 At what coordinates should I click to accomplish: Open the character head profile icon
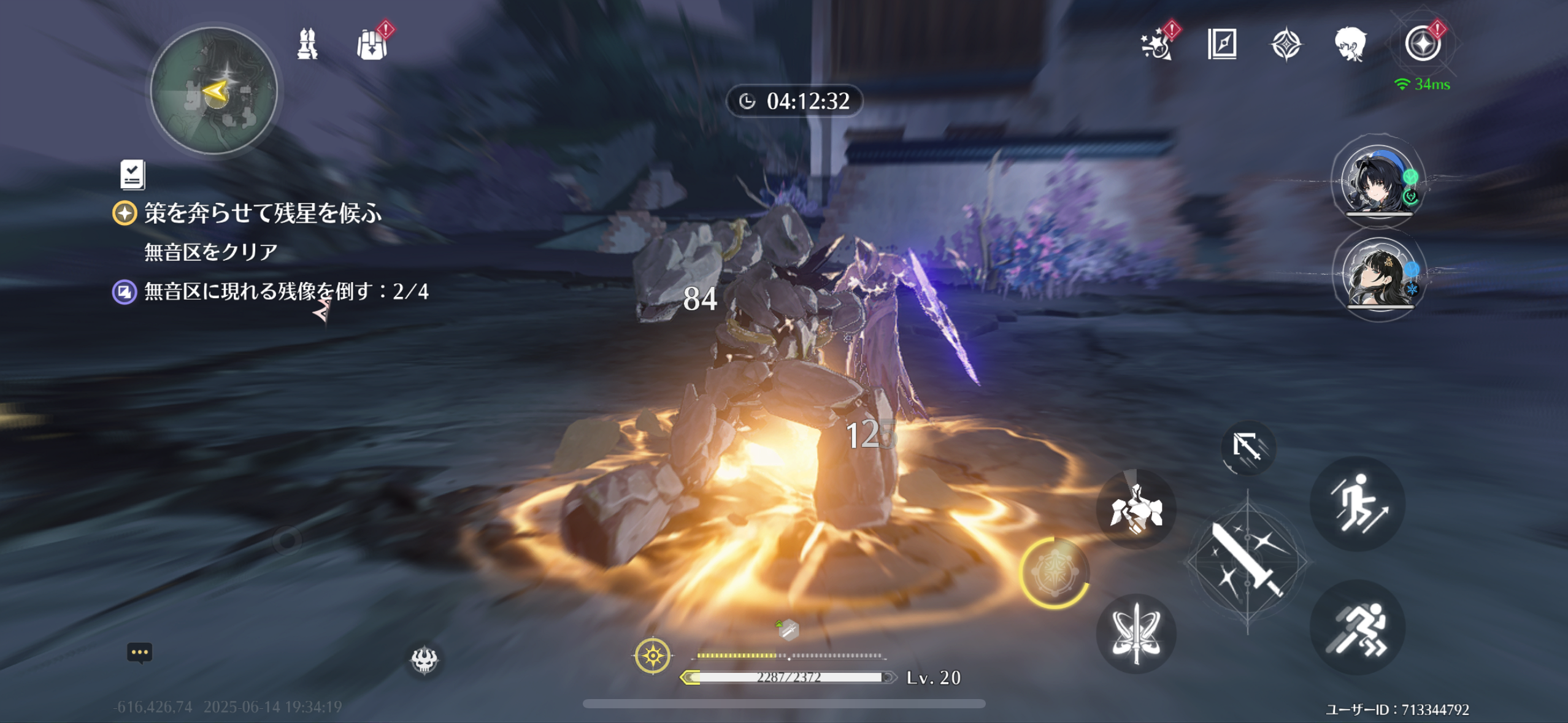(1350, 44)
